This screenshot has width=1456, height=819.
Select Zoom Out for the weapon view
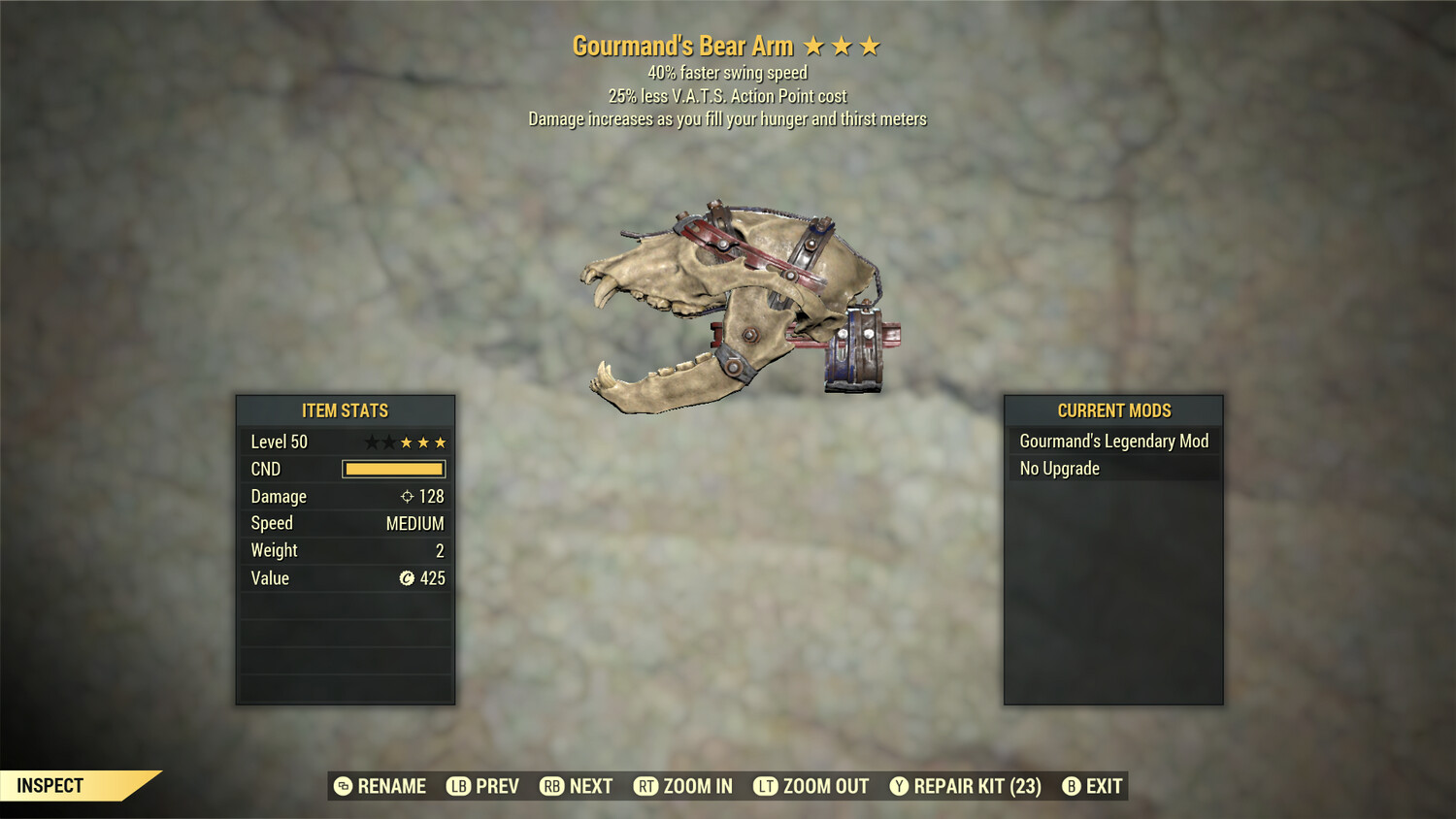pos(811,786)
